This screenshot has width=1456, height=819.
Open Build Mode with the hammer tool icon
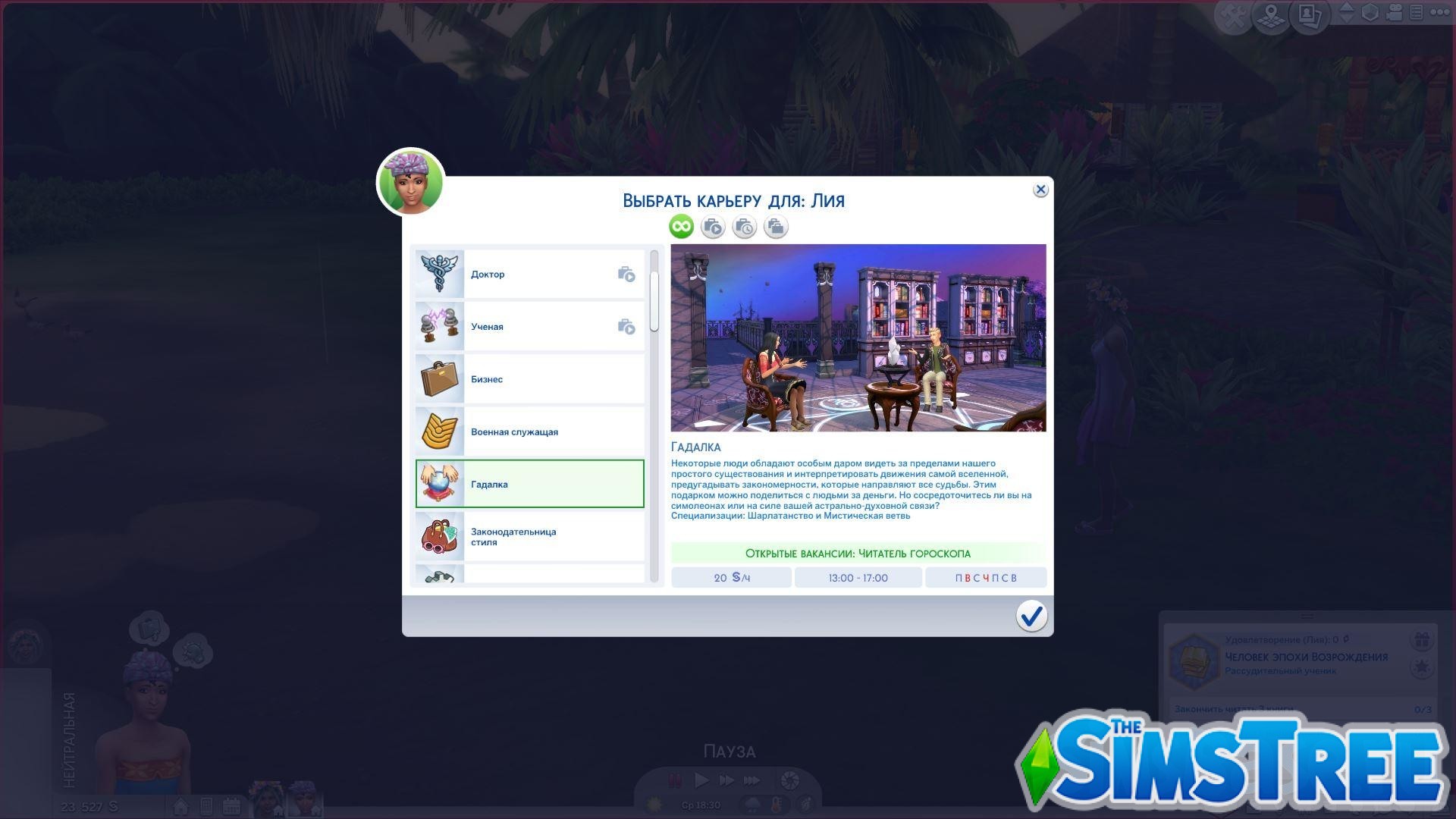click(1233, 13)
